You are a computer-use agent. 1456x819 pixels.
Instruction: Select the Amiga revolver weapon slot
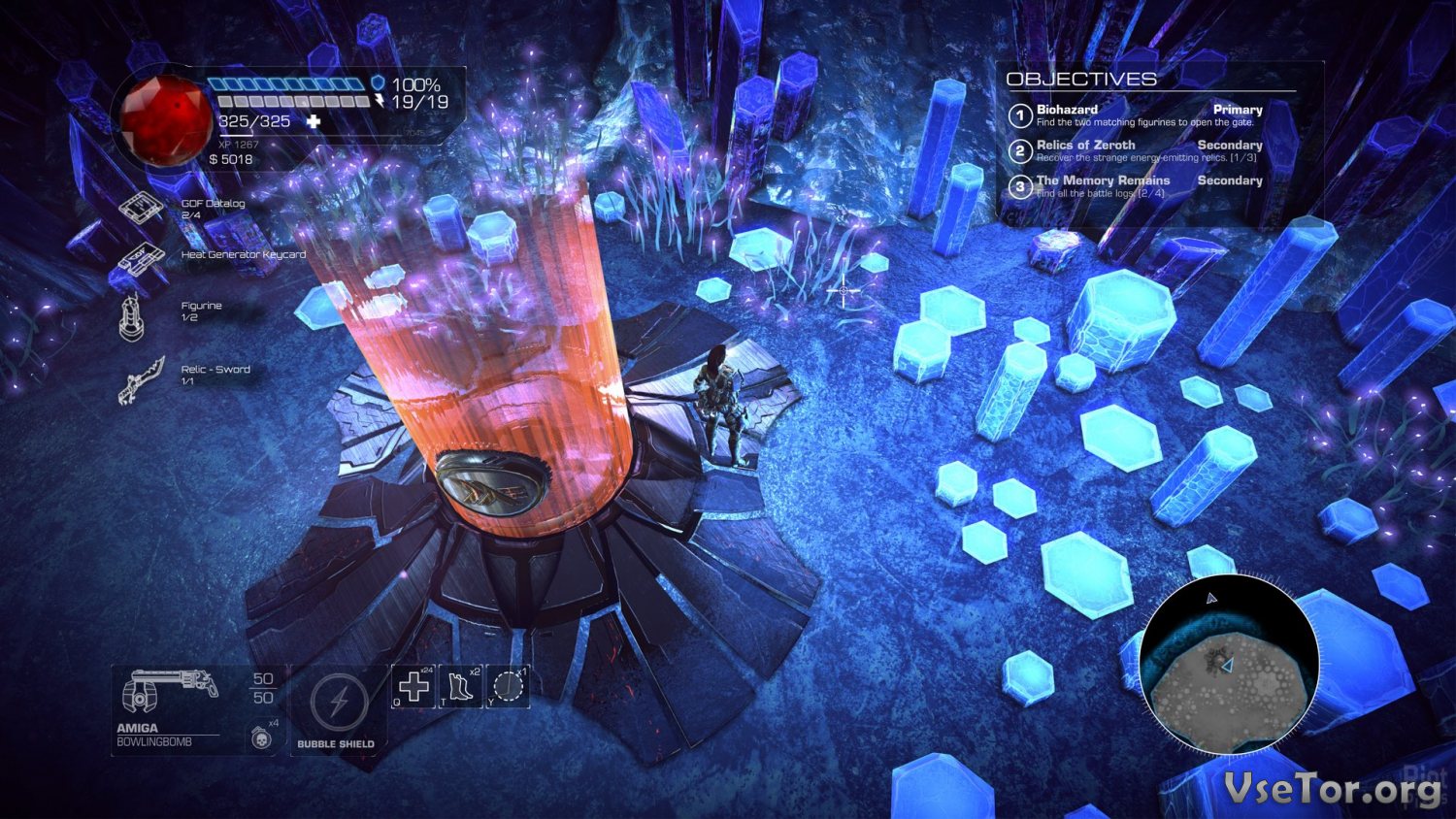coord(167,691)
